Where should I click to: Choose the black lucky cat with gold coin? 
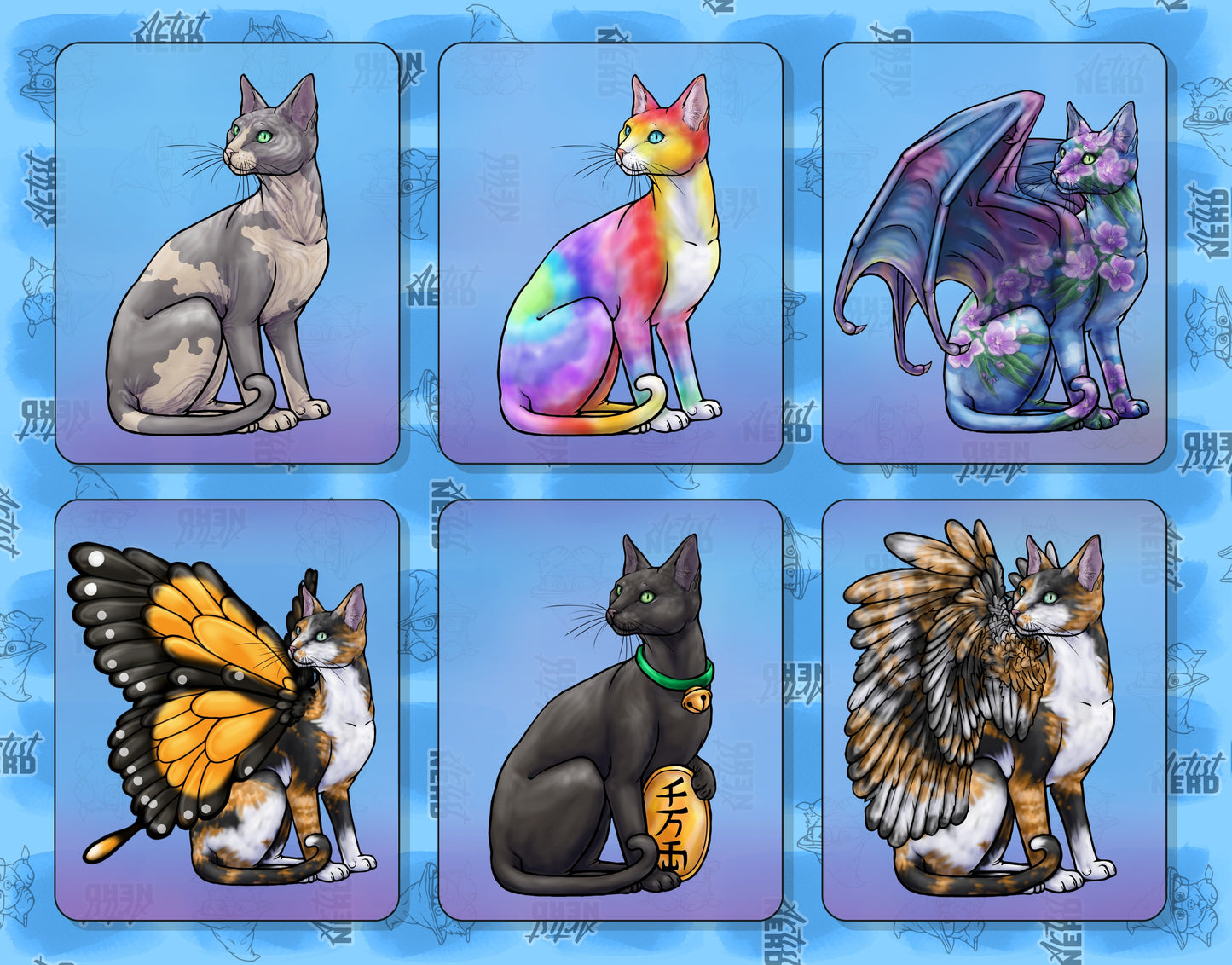[610, 710]
